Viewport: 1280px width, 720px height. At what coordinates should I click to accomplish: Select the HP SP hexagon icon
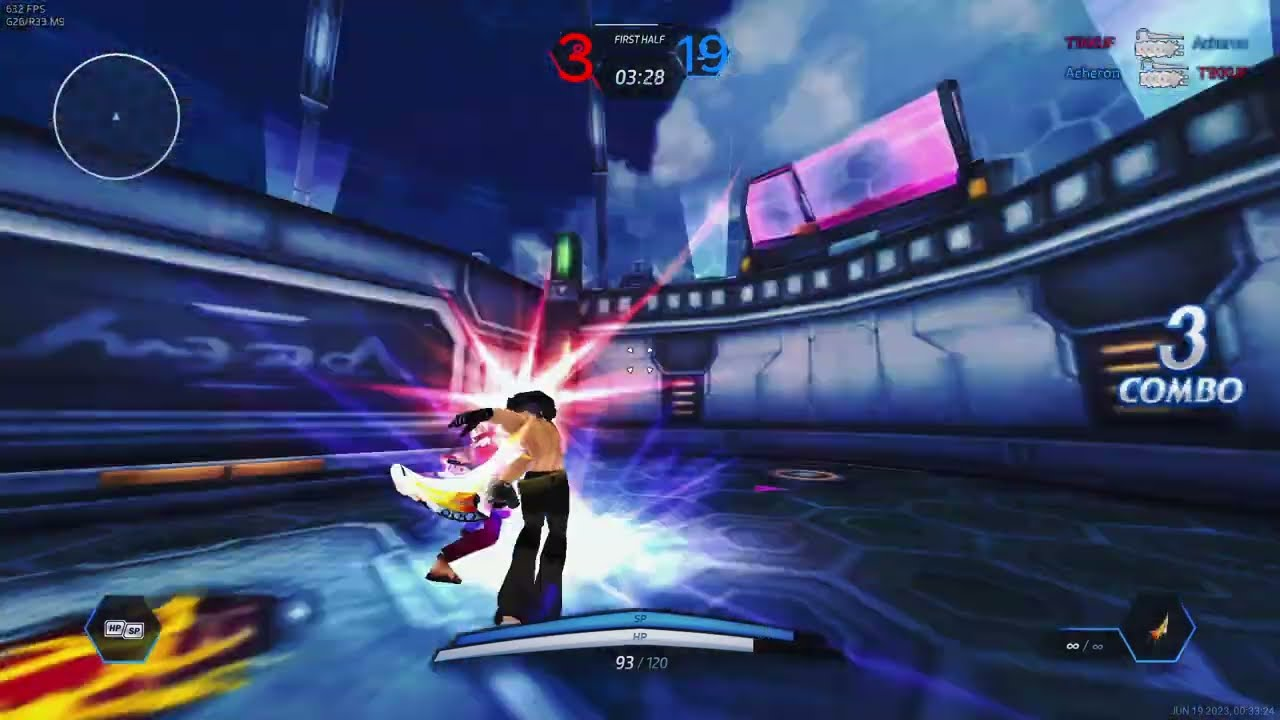pyautogui.click(x=124, y=629)
